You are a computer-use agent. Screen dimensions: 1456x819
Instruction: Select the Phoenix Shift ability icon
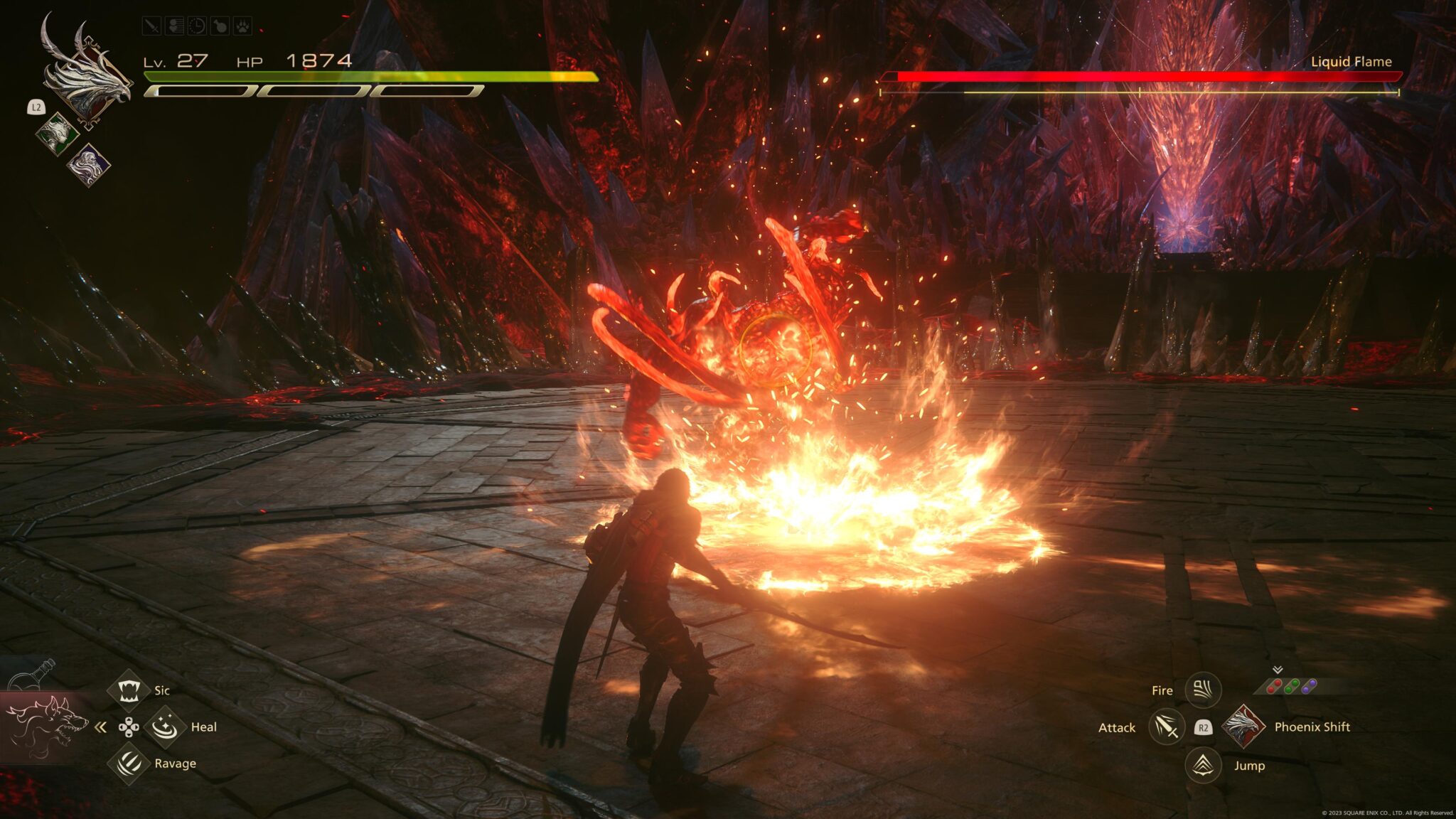1243,727
